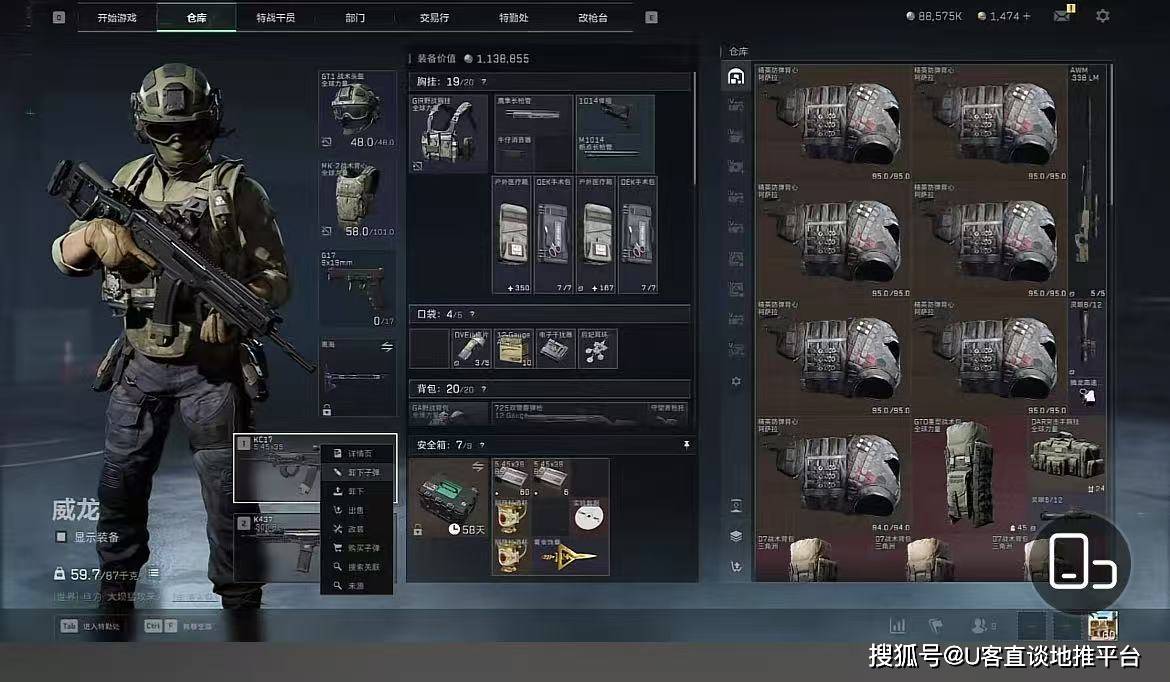Open the 特战干员 tab

[x=275, y=18]
